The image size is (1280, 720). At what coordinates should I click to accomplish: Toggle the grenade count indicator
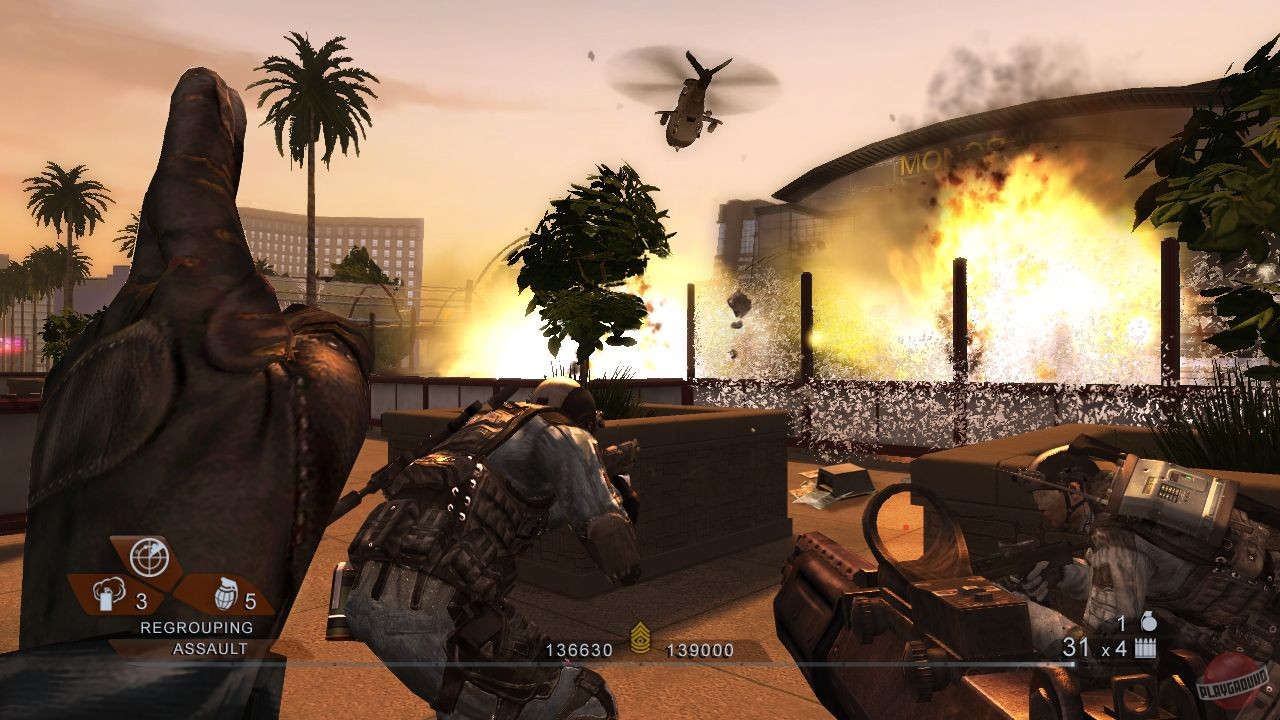click(249, 600)
